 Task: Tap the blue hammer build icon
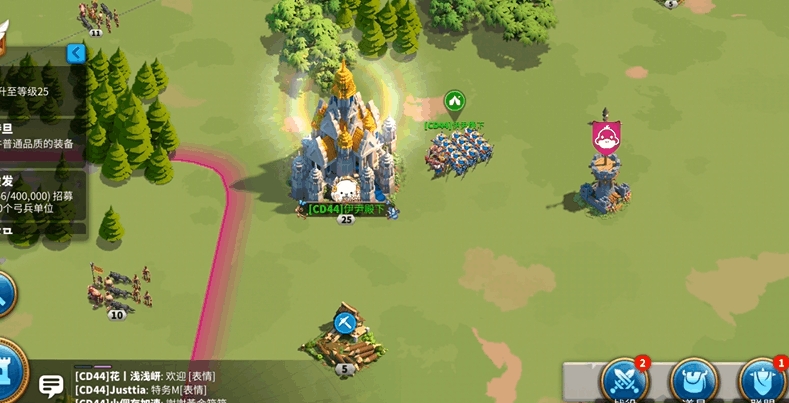[344, 323]
